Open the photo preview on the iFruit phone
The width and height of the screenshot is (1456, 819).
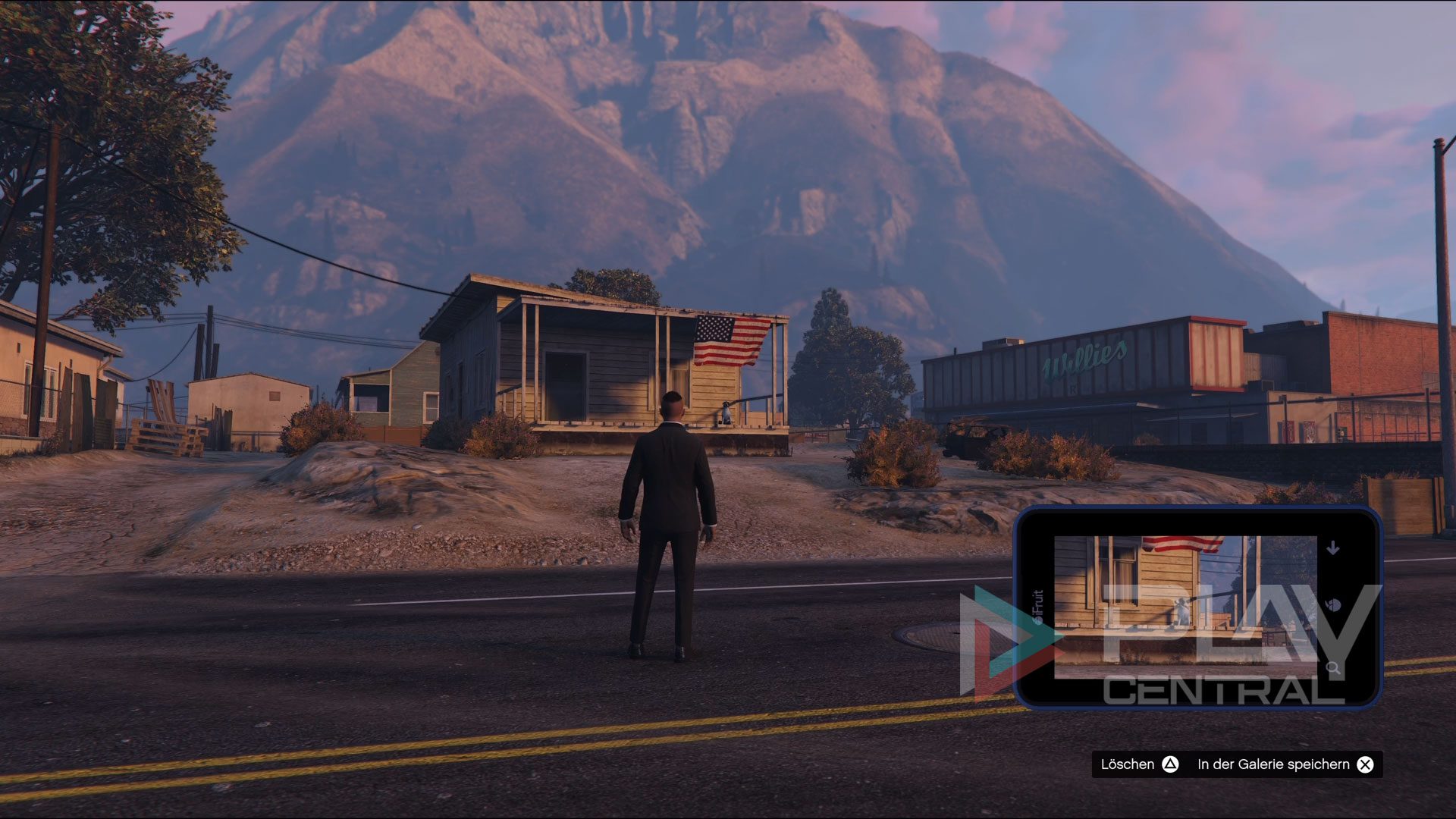coord(1185,607)
